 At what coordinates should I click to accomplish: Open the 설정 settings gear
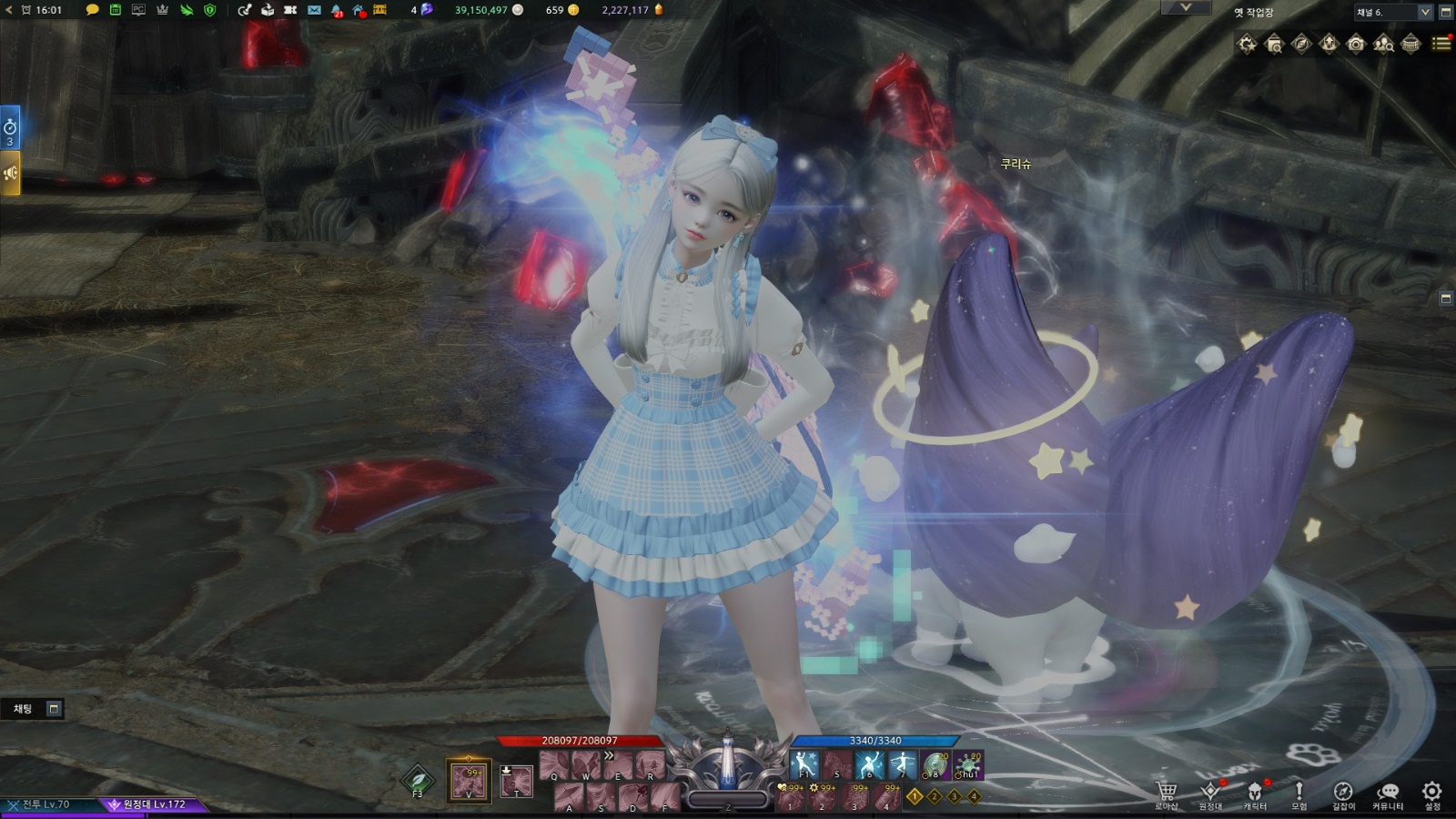tap(1431, 793)
